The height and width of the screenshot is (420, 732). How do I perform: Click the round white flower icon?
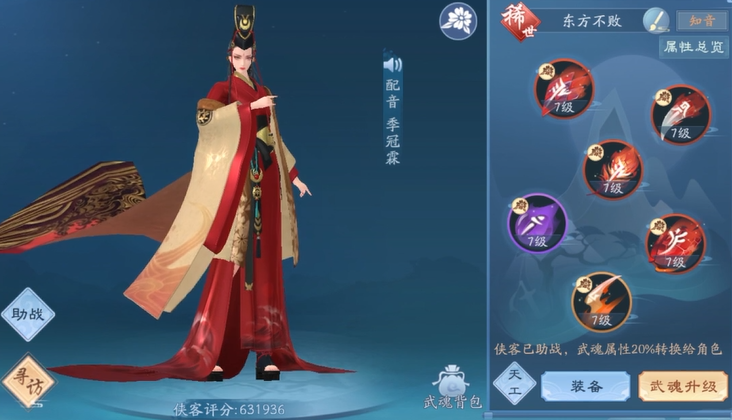click(x=459, y=20)
